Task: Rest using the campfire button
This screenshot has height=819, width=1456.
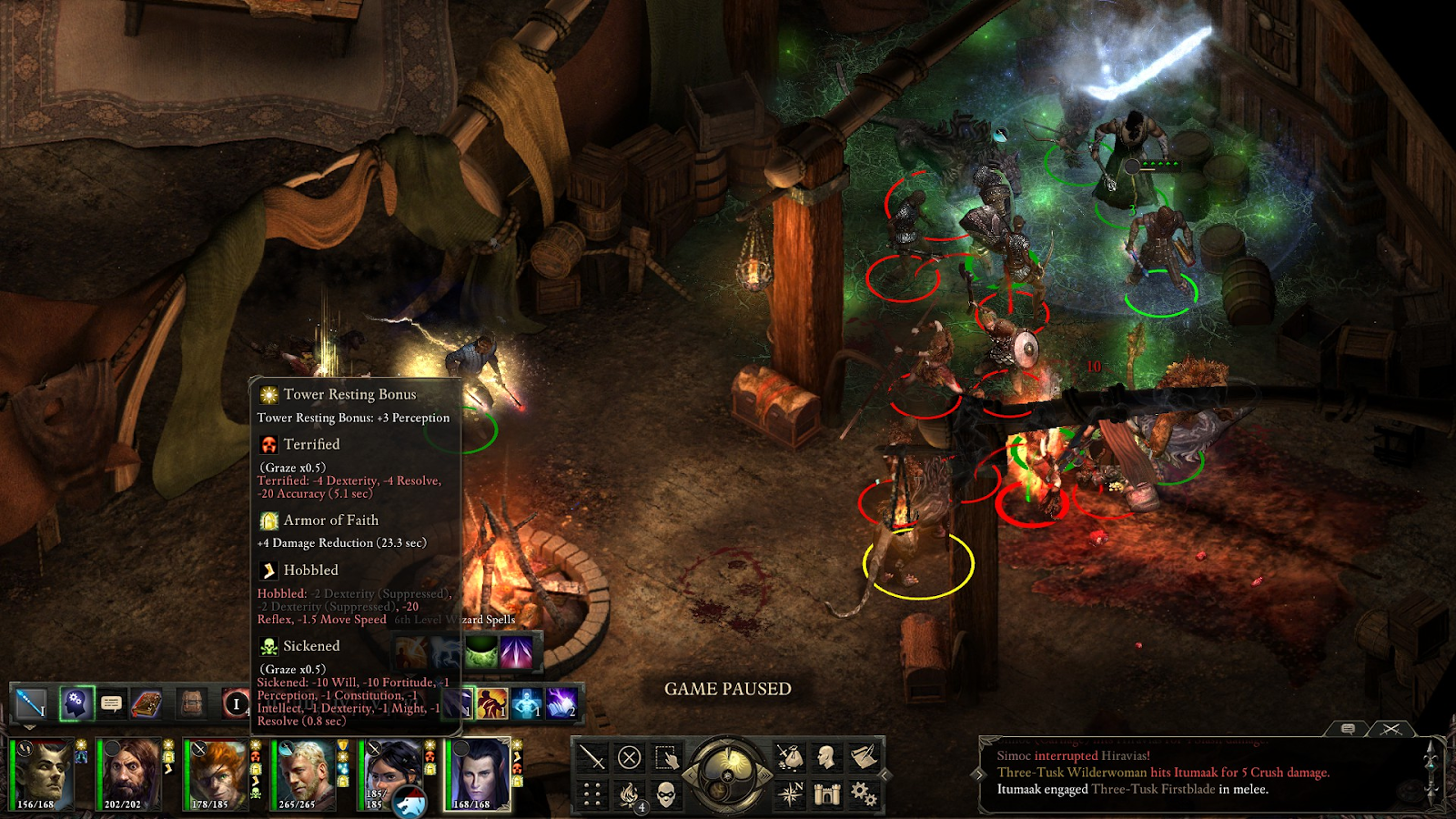Action: point(629,794)
